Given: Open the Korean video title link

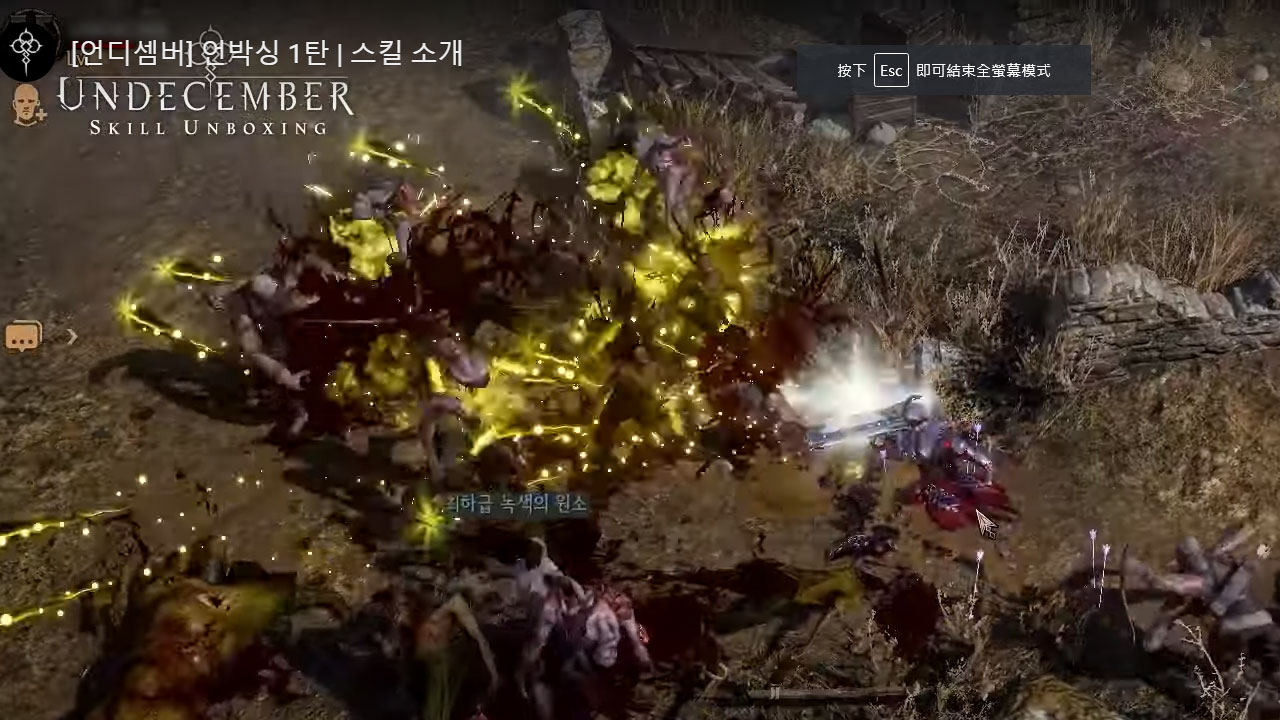Looking at the screenshot, I should click(x=267, y=52).
